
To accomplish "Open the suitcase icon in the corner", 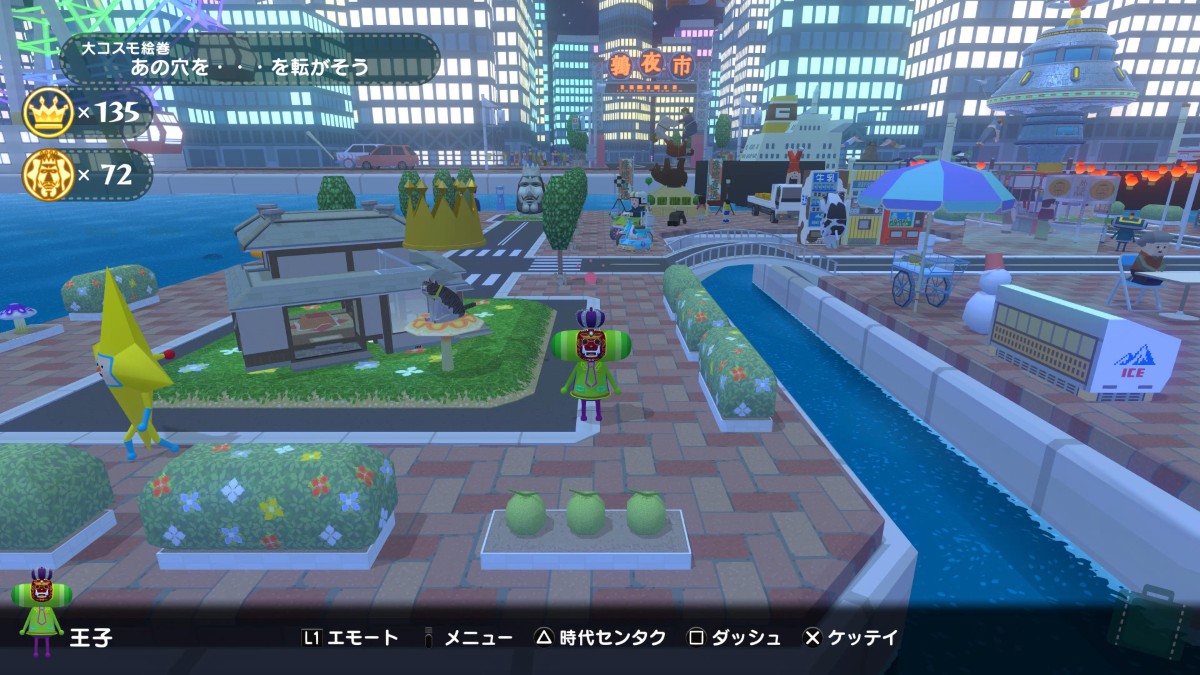I will pyautogui.click(x=1152, y=623).
